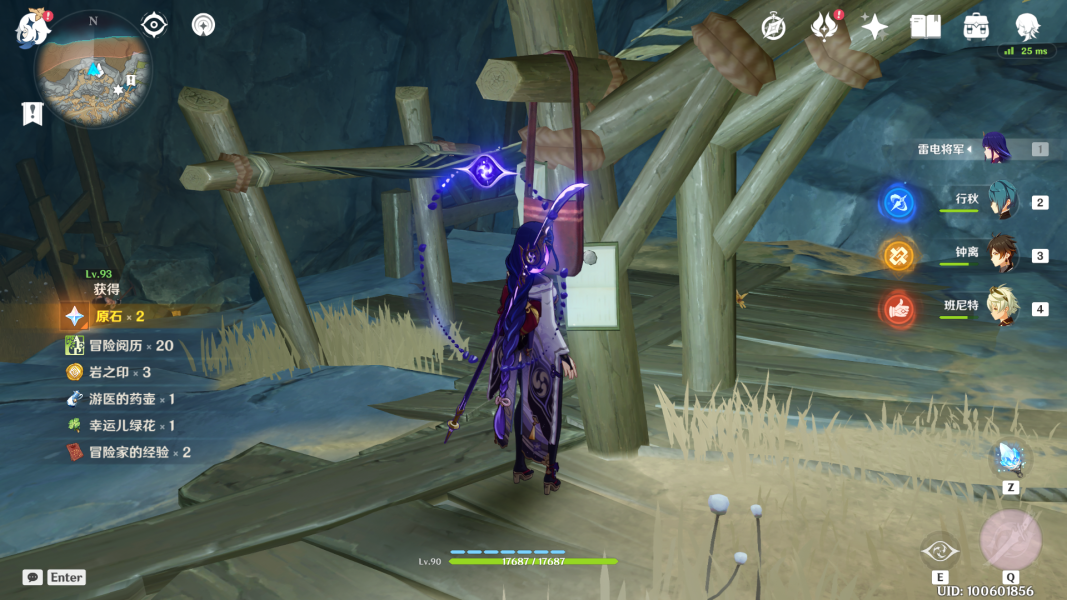Open the Wish four-pointed star icon
Image resolution: width=1067 pixels, height=600 pixels.
[875, 27]
